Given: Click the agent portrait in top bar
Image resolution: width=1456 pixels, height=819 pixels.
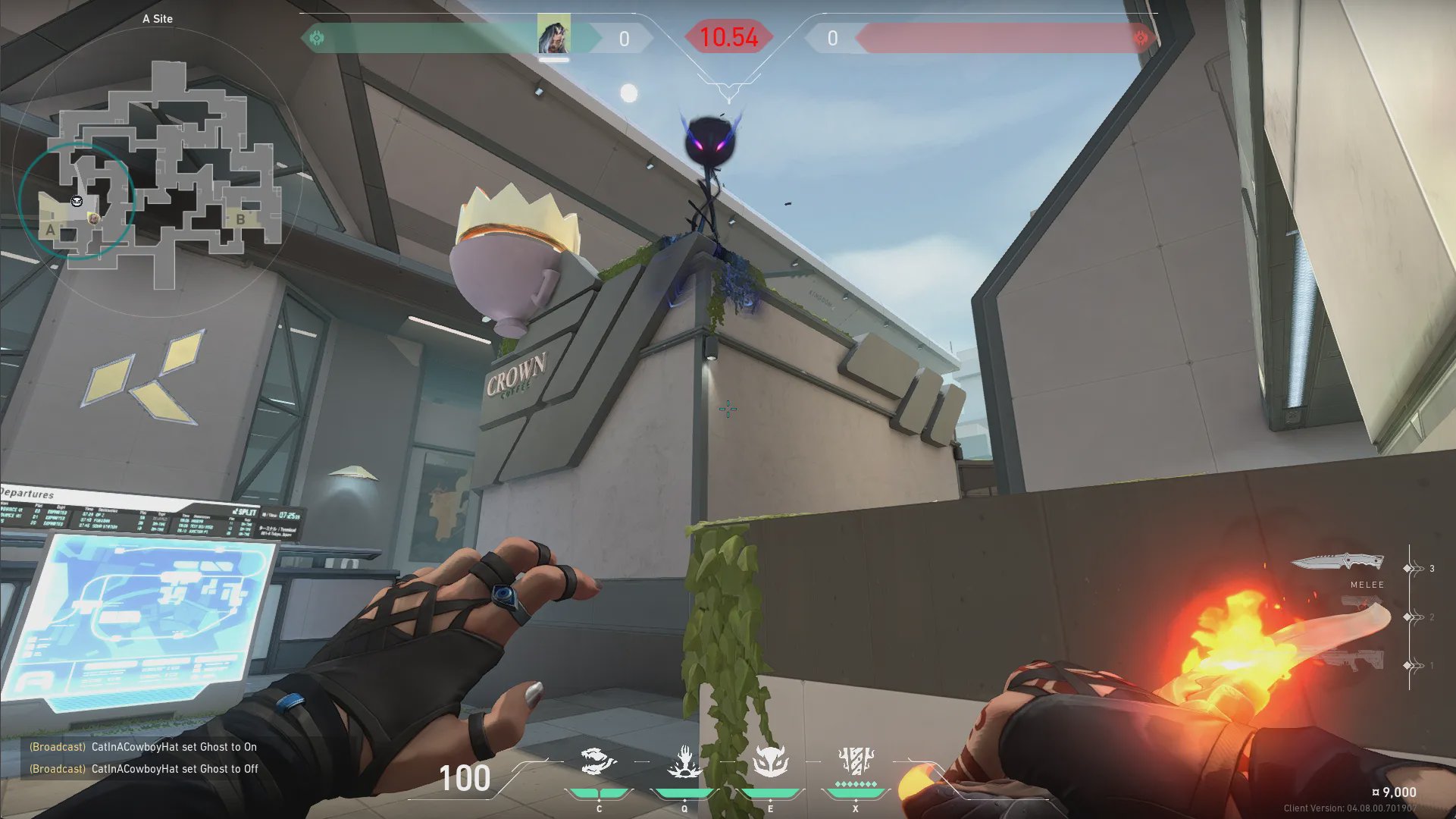Looking at the screenshot, I should 553,36.
